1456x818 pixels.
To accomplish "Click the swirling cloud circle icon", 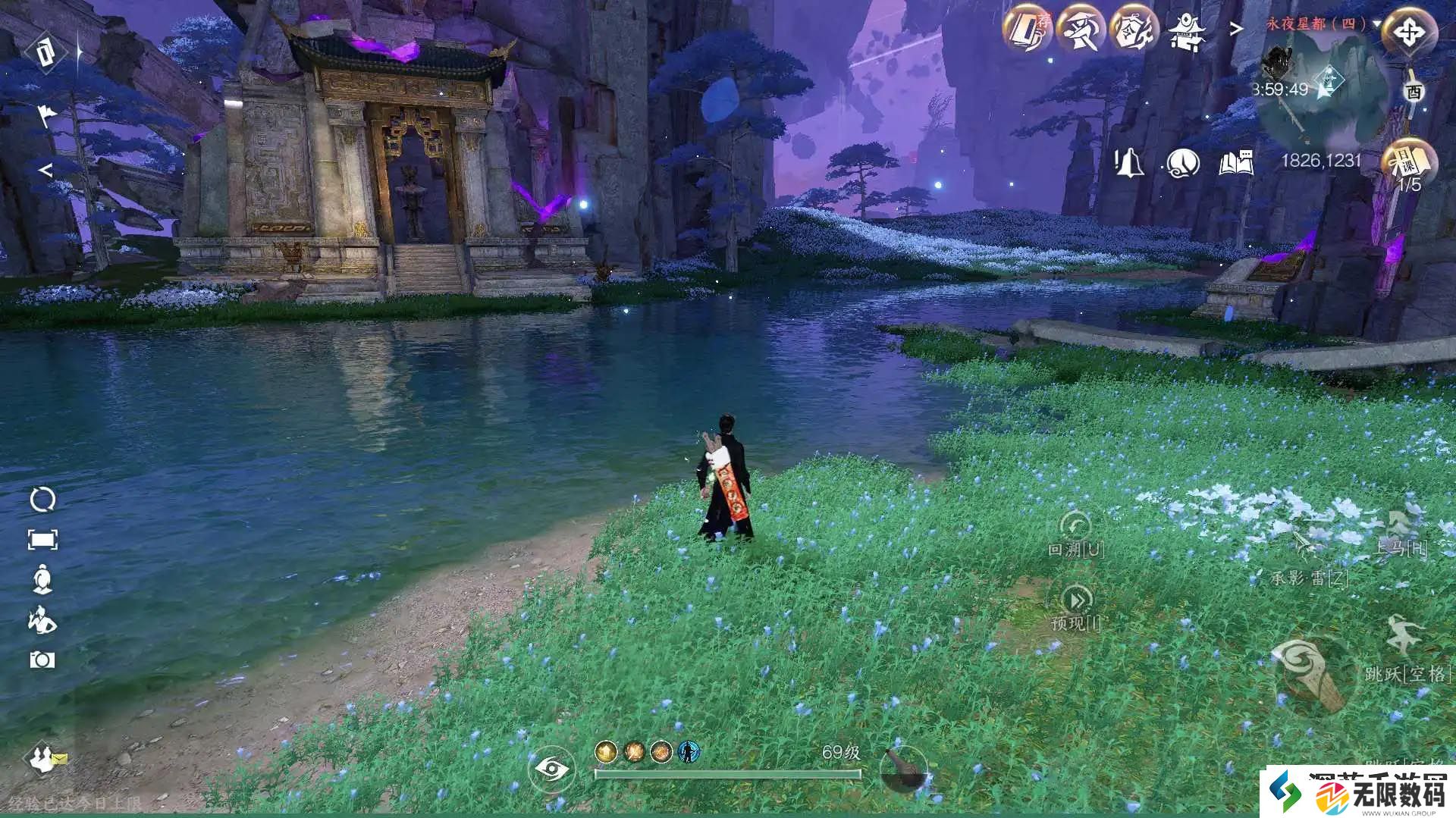I will (x=1183, y=162).
